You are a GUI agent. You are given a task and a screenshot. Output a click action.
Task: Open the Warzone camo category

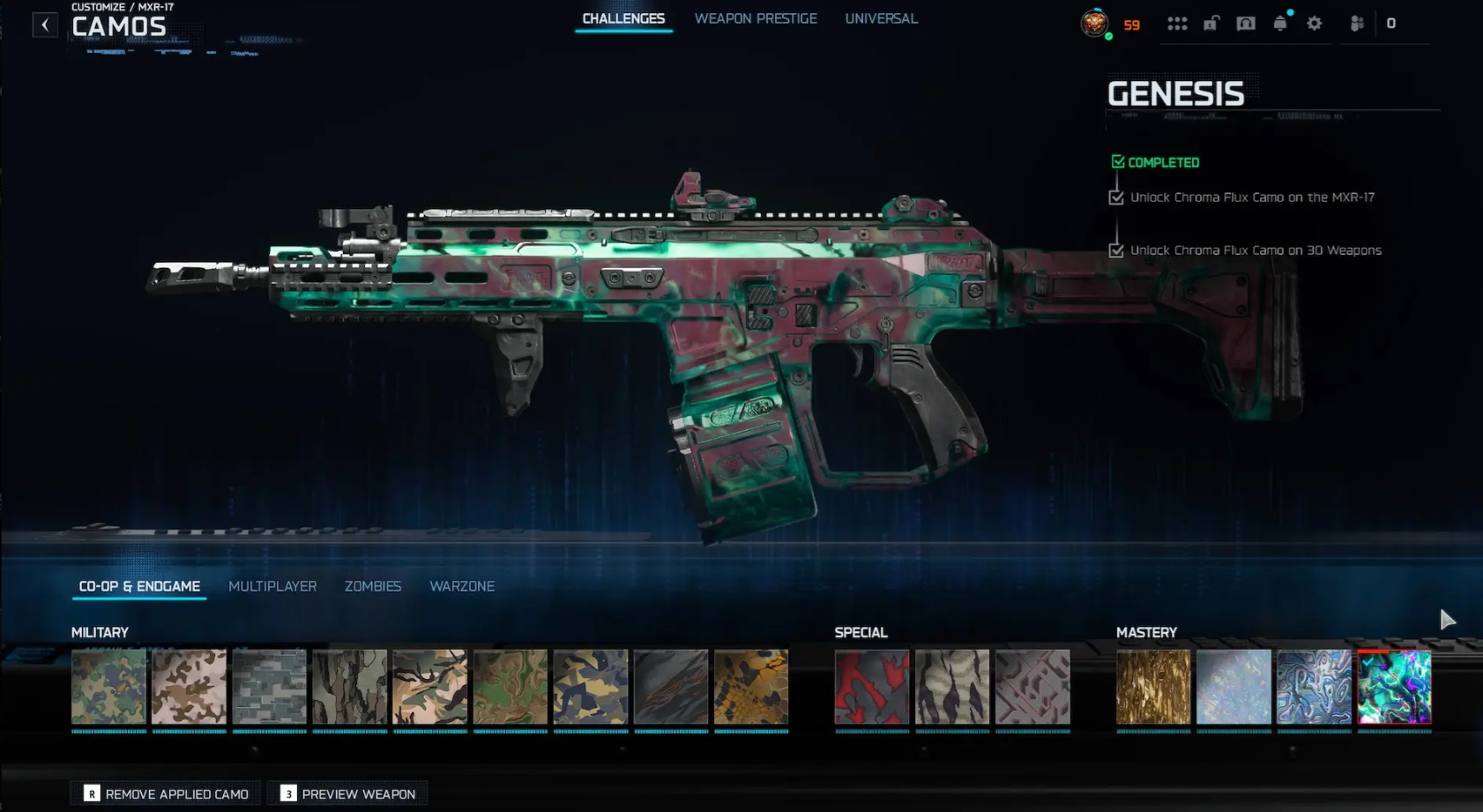462,586
